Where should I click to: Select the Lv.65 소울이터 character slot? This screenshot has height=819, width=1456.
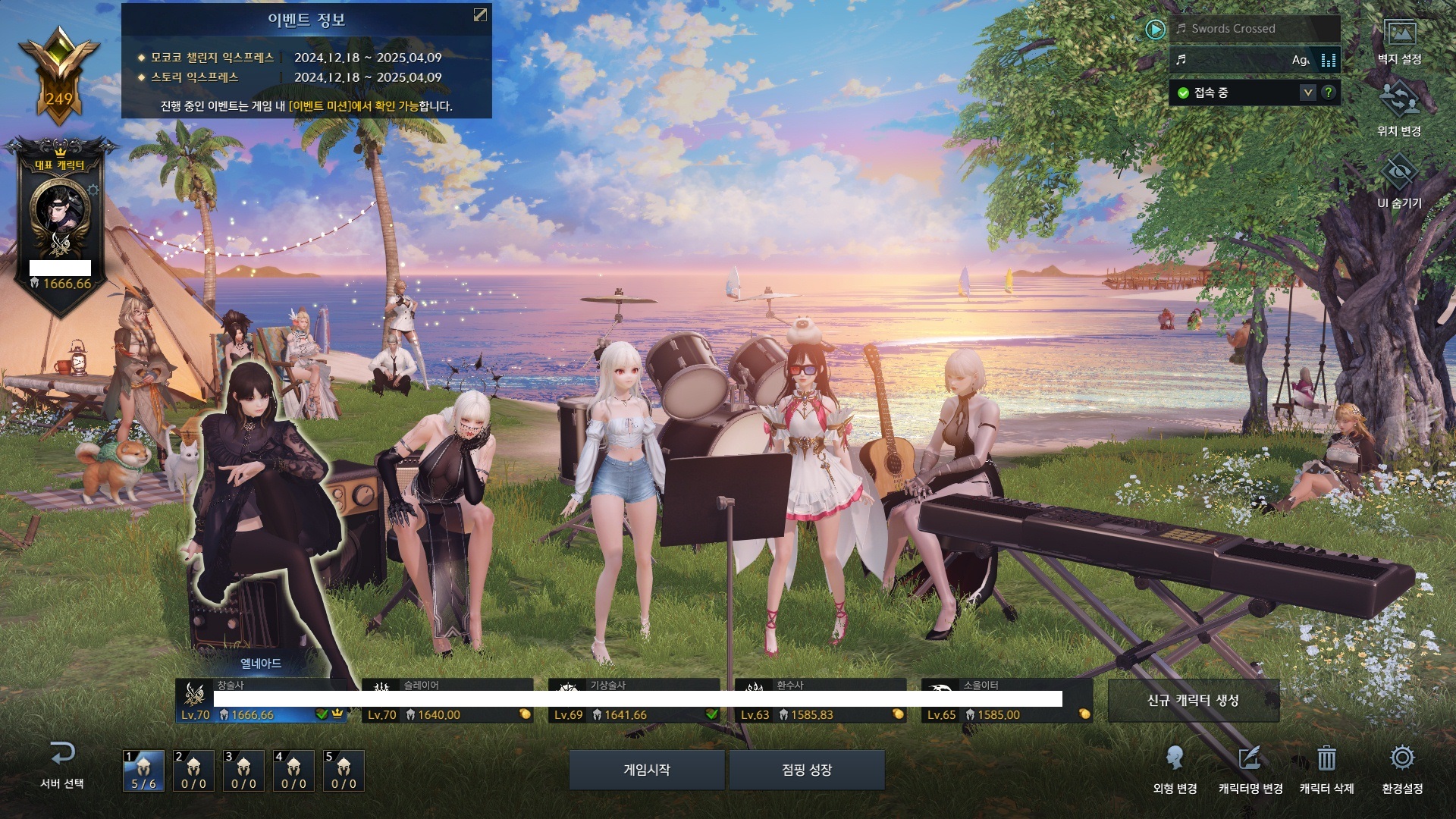click(x=1007, y=701)
